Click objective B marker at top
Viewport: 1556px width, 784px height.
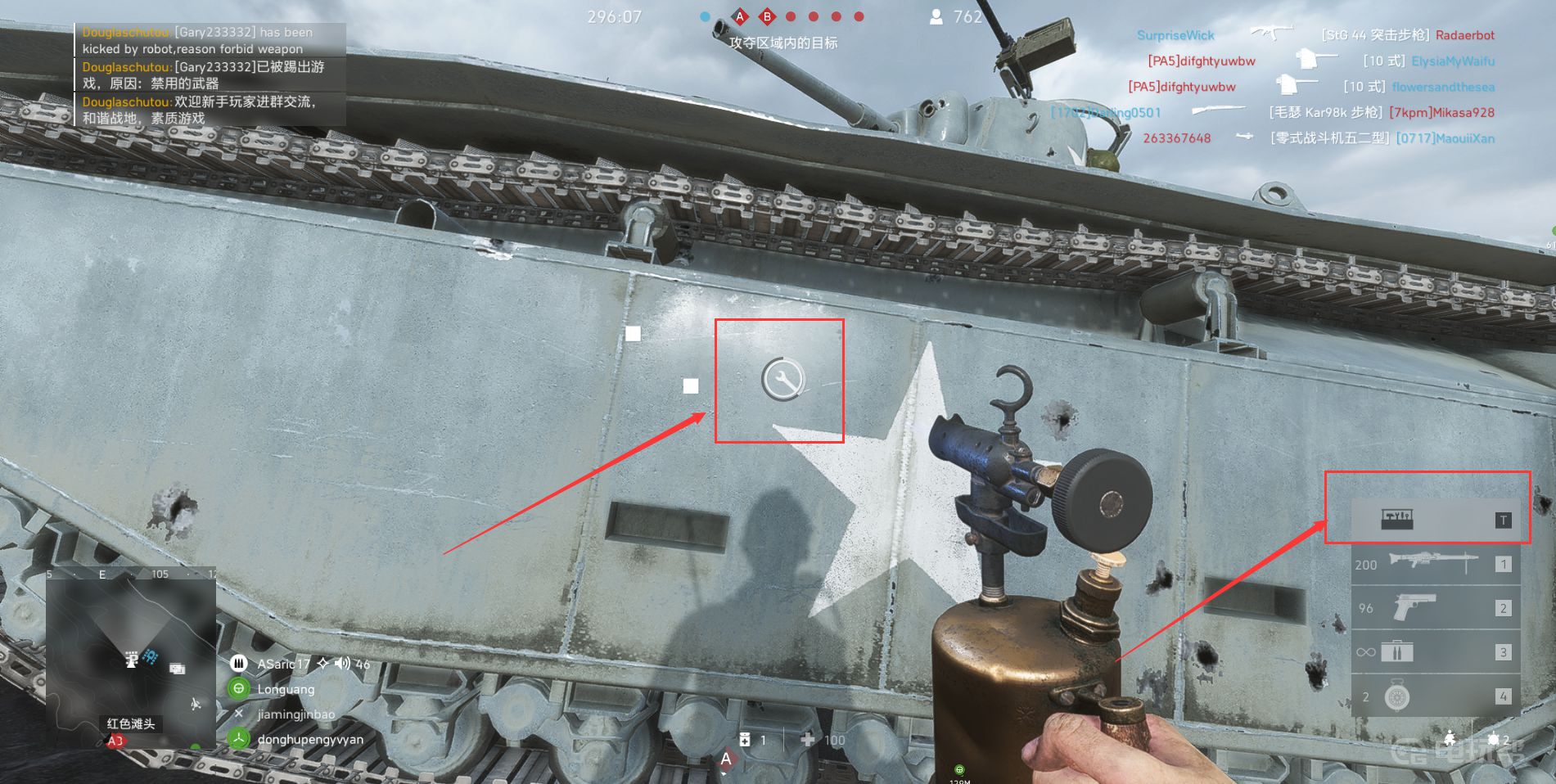click(767, 16)
